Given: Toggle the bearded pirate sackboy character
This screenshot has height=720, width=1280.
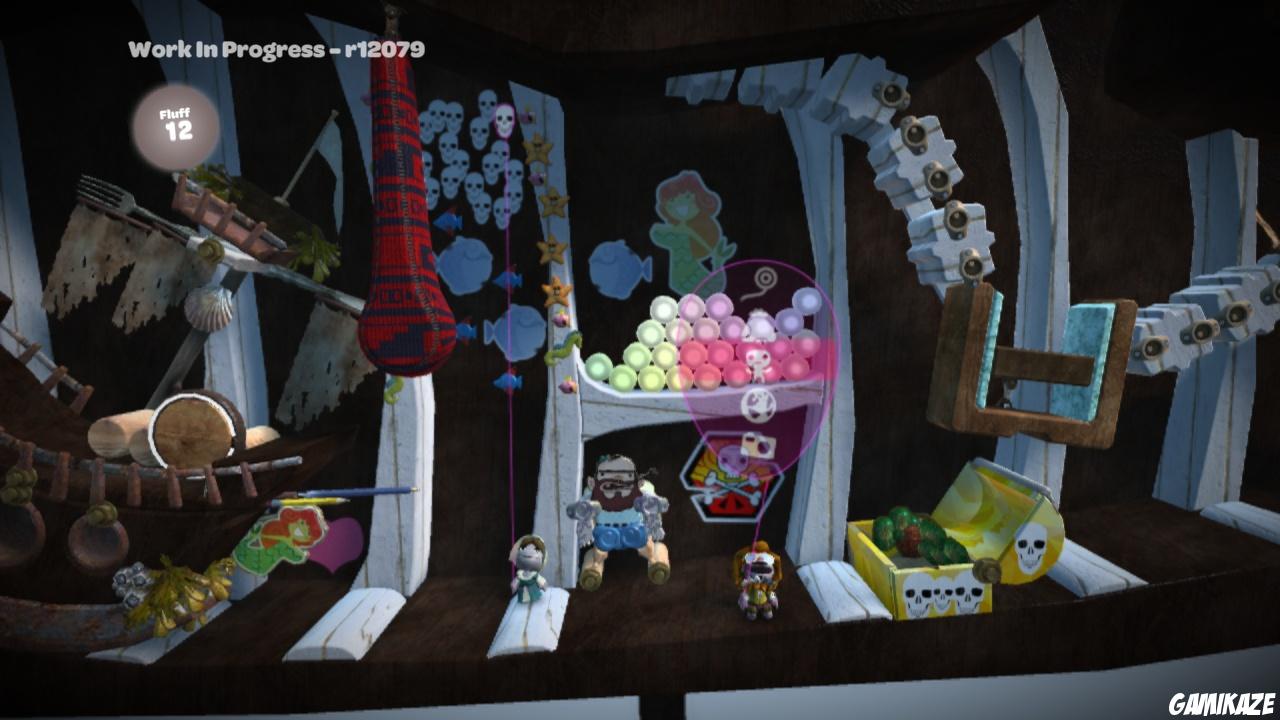Looking at the screenshot, I should [x=620, y=510].
